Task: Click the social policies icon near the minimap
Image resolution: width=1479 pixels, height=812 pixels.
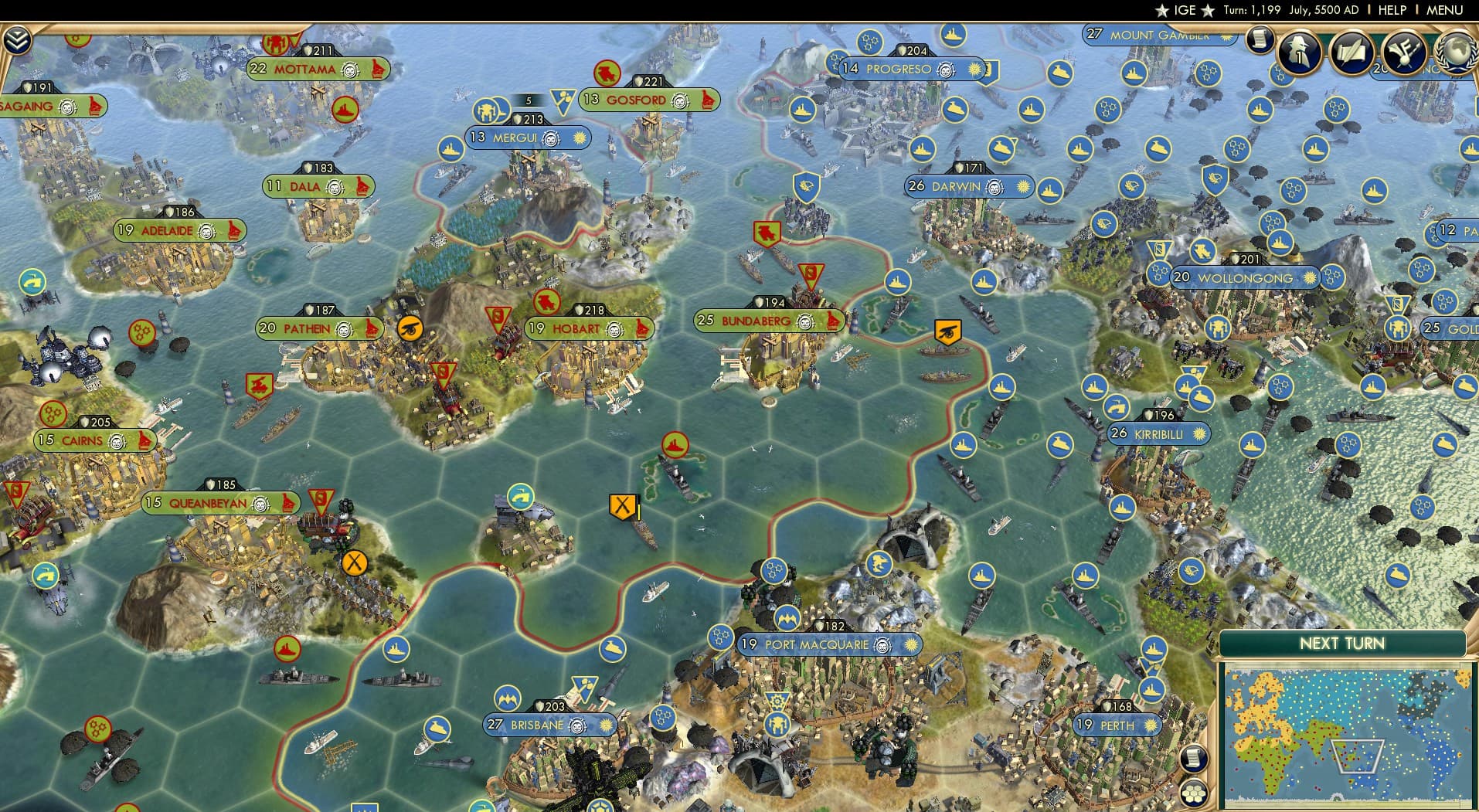Action: tap(1195, 793)
